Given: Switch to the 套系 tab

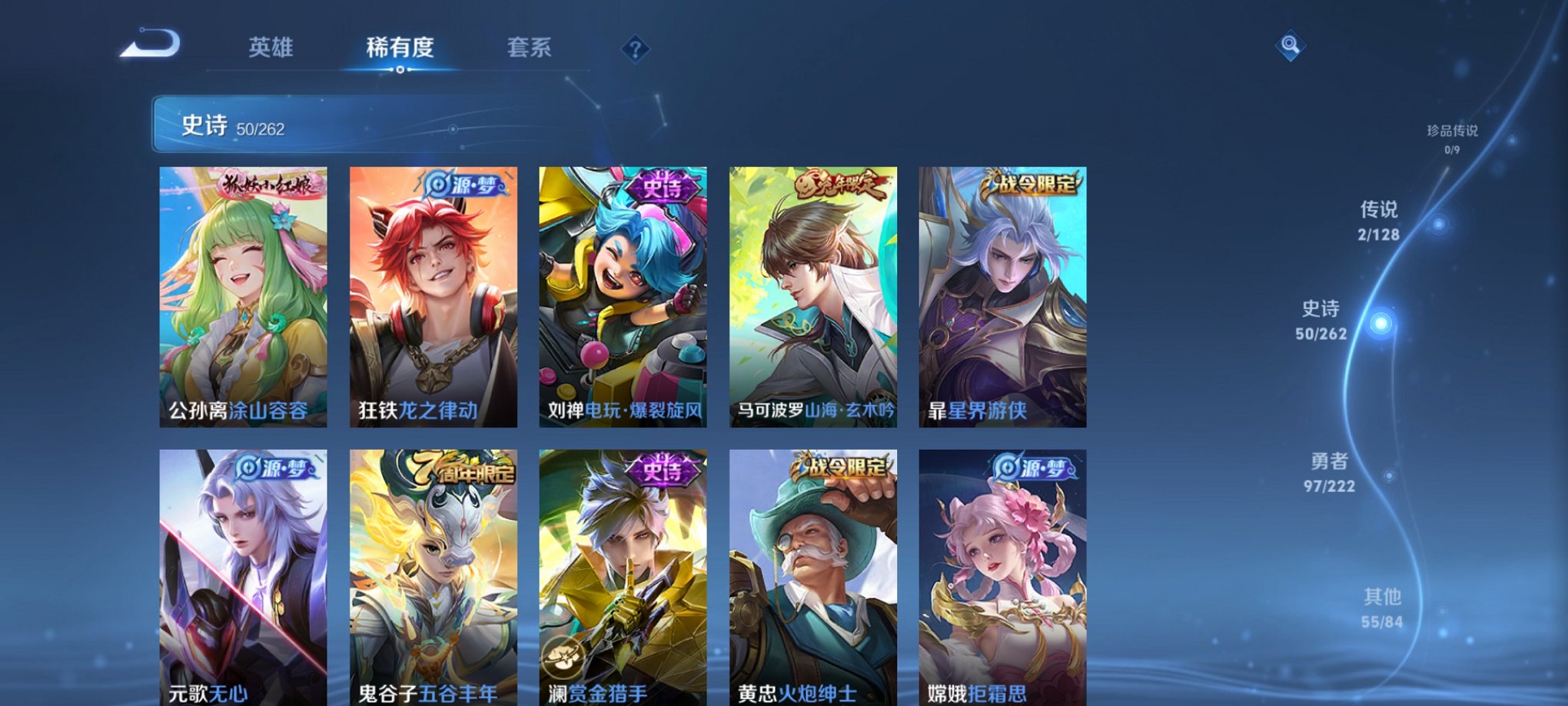Looking at the screenshot, I should tap(536, 48).
